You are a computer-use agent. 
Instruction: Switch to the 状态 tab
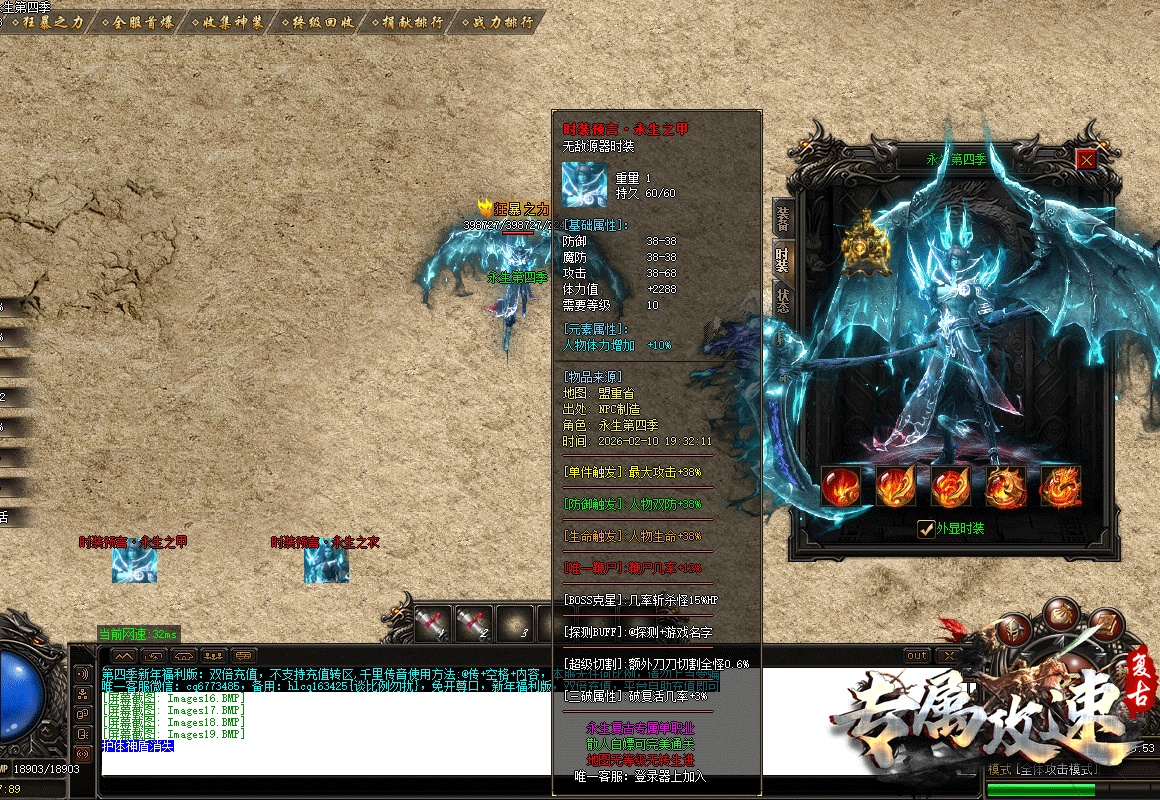[x=782, y=302]
